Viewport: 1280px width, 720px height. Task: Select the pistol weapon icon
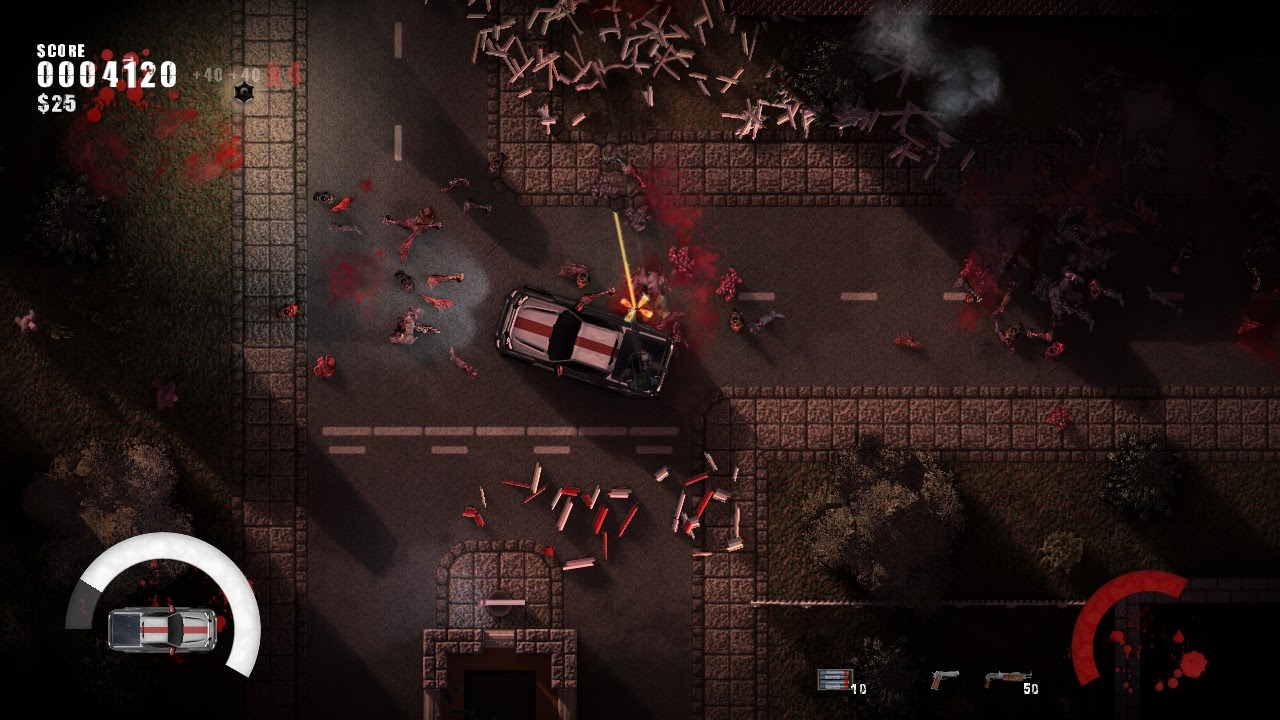click(944, 680)
